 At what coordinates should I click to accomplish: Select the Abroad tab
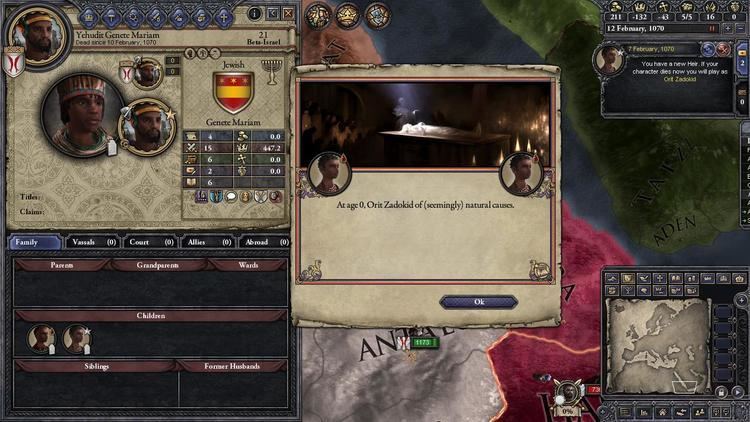click(x=265, y=241)
